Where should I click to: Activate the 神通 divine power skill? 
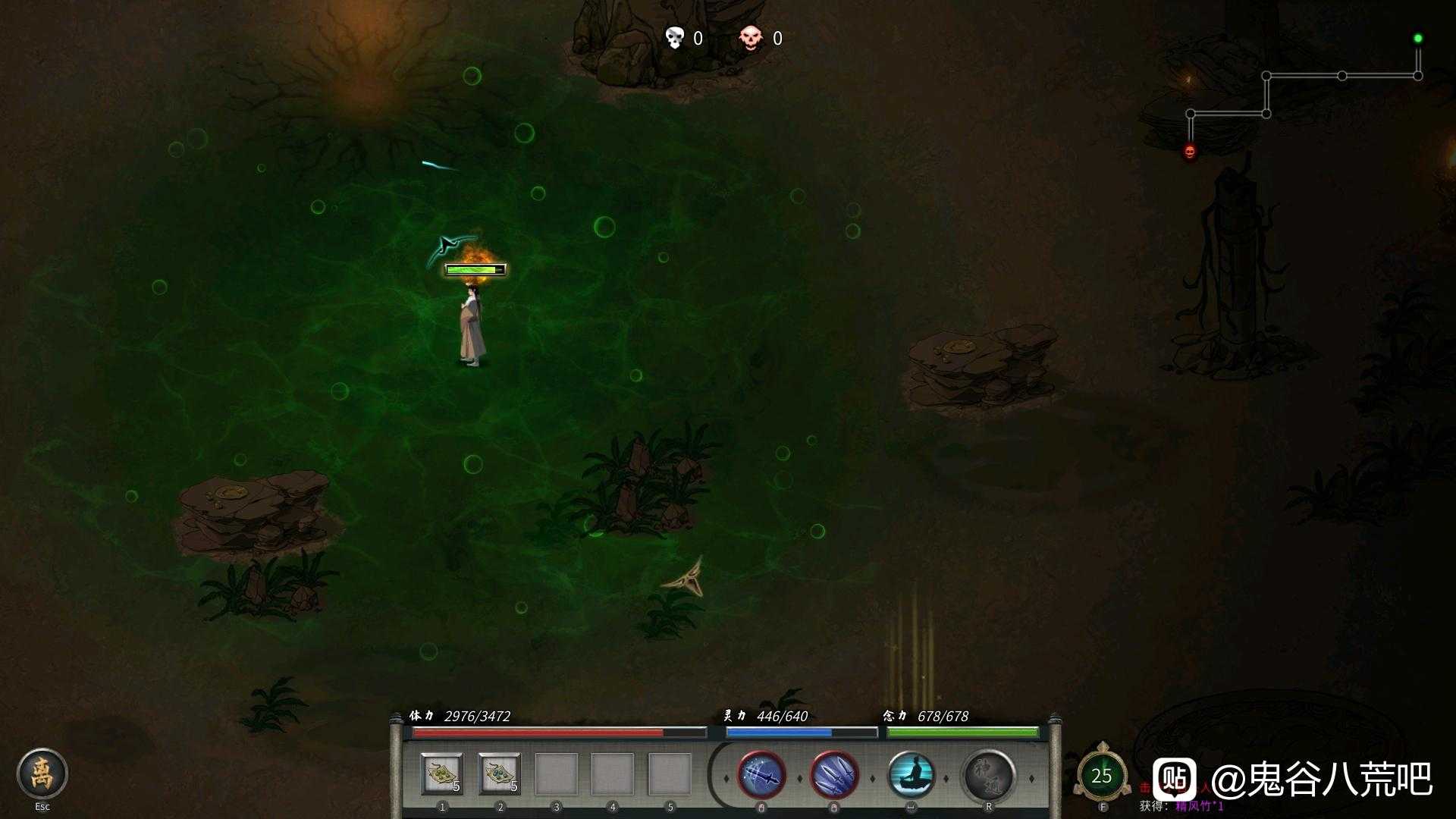(x=988, y=776)
